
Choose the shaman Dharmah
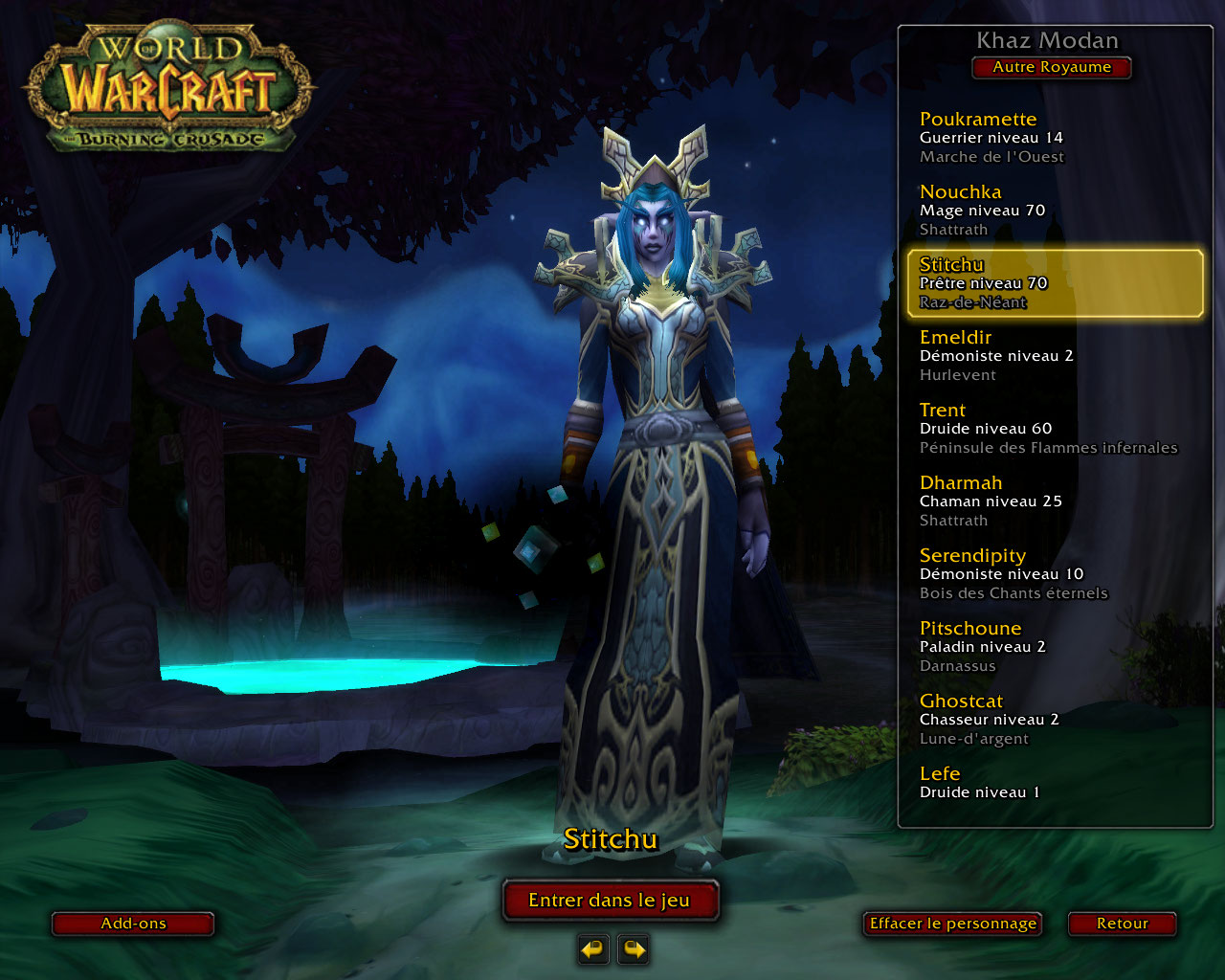click(1053, 501)
